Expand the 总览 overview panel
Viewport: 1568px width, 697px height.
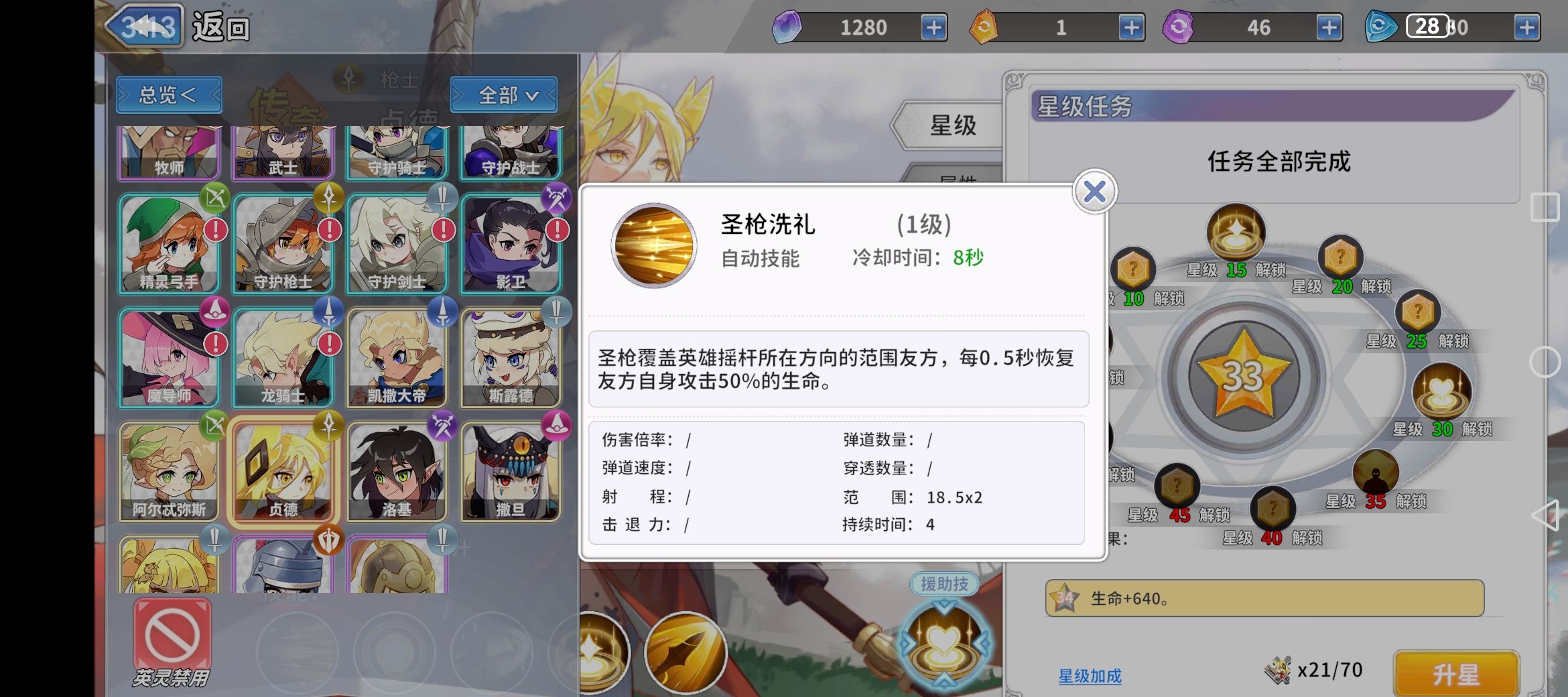click(x=168, y=95)
